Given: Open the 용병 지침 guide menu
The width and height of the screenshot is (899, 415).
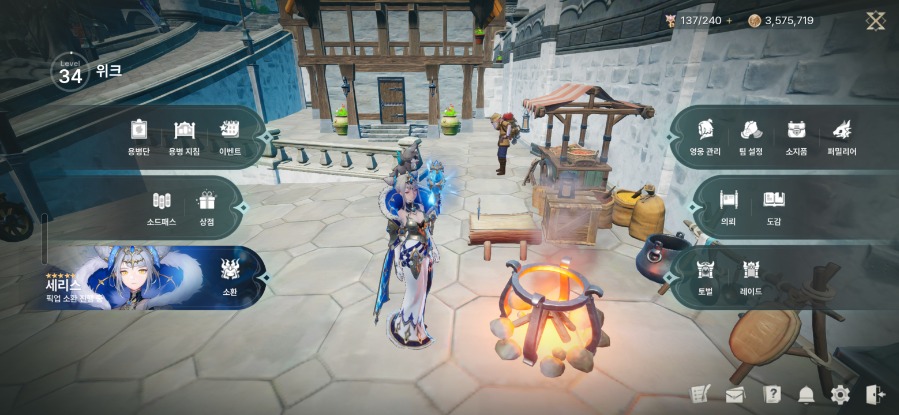Looking at the screenshot, I should click(184, 135).
